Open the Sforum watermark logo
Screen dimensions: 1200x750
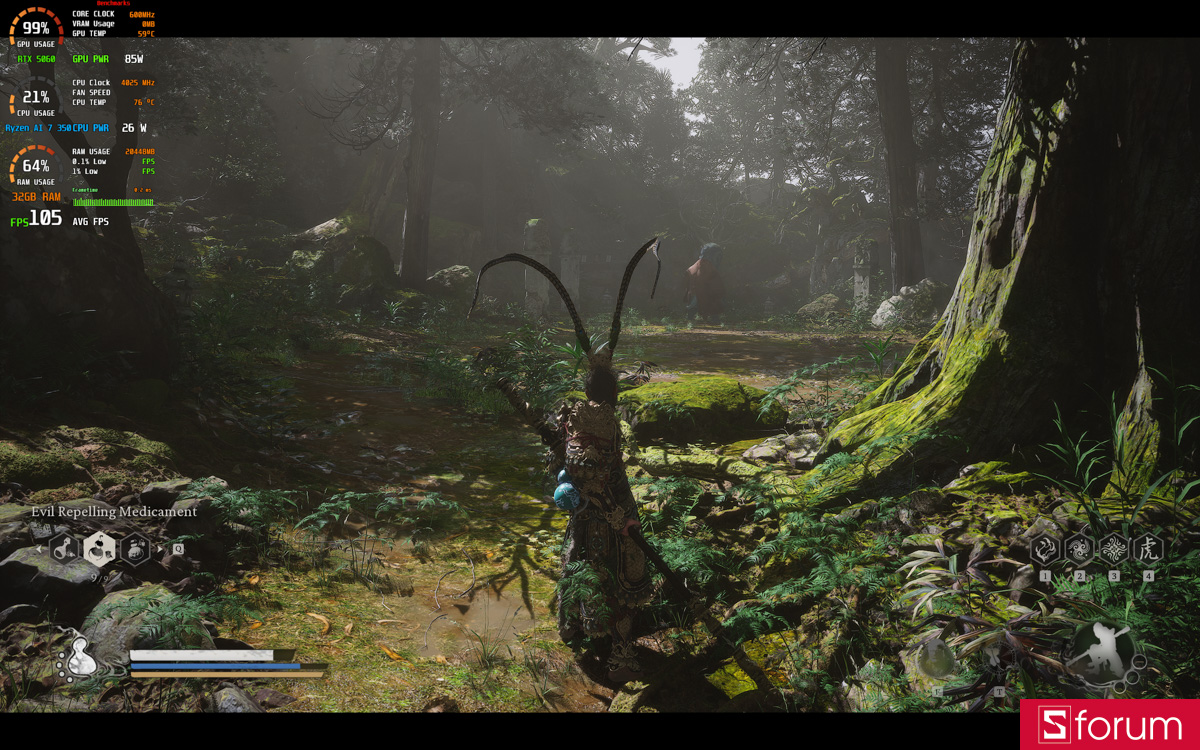(x=1110, y=725)
